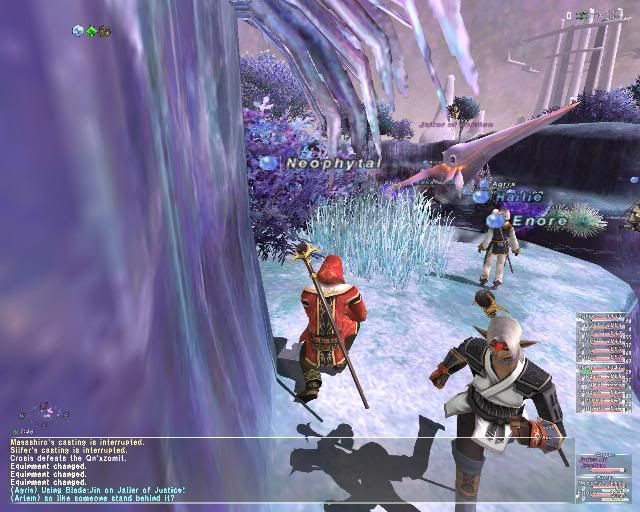640x512 pixels.
Task: Click the white crystal status effect icon
Action: click(78, 31)
